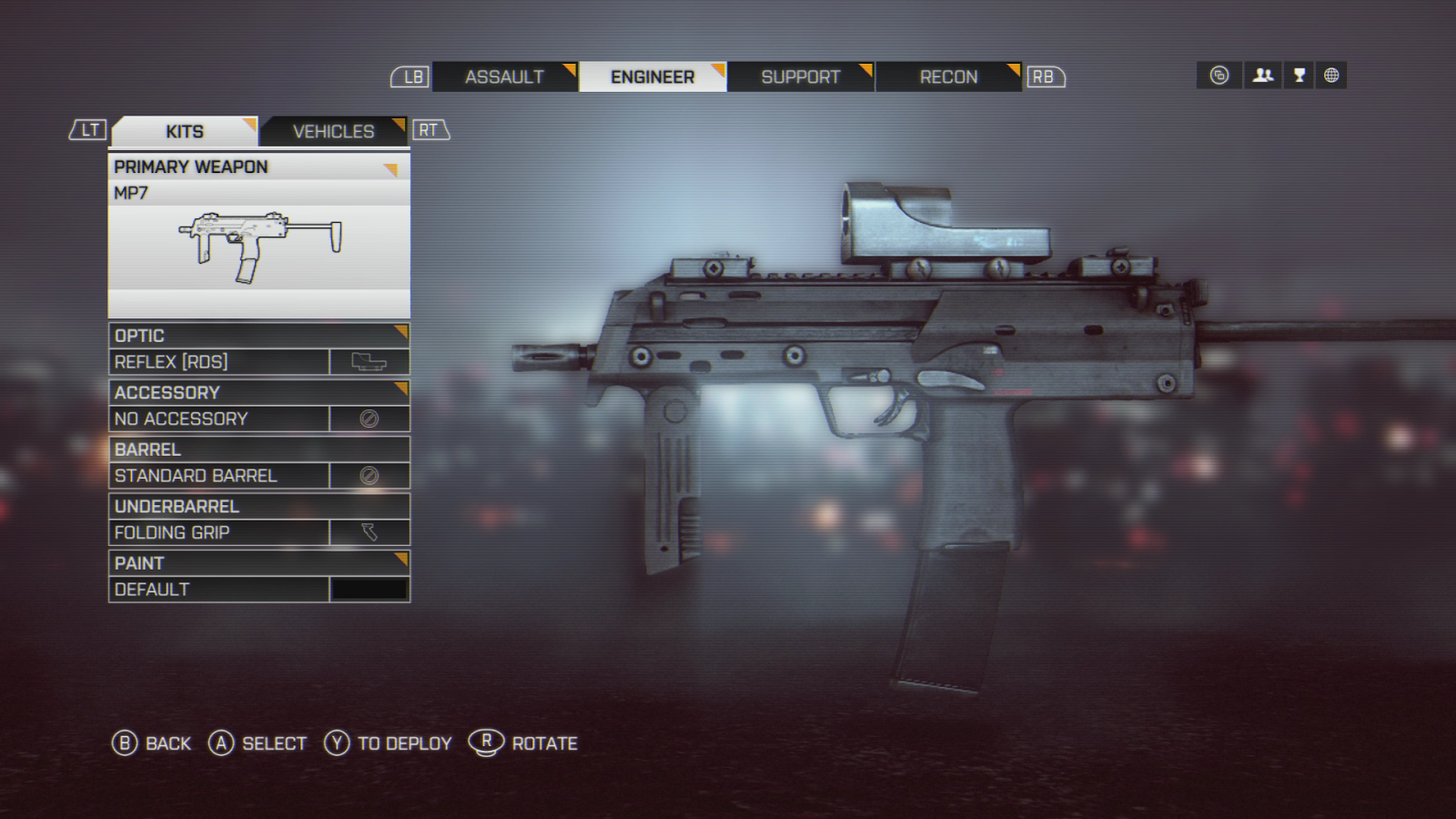Viewport: 1456px width, 819px height.
Task: Click the trophy icon in top bar
Action: click(1299, 76)
